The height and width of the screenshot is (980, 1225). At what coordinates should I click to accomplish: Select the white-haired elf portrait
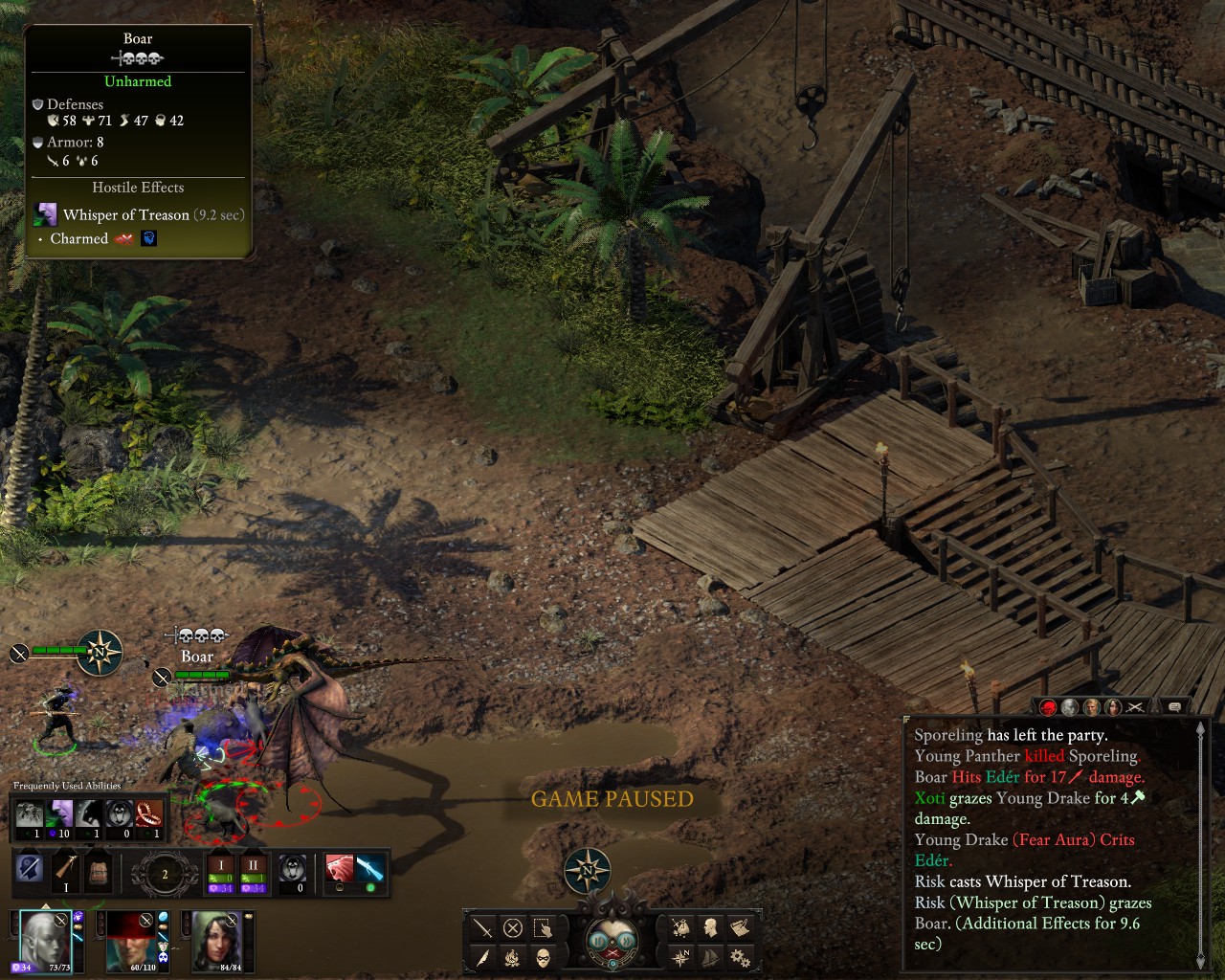coord(43,939)
